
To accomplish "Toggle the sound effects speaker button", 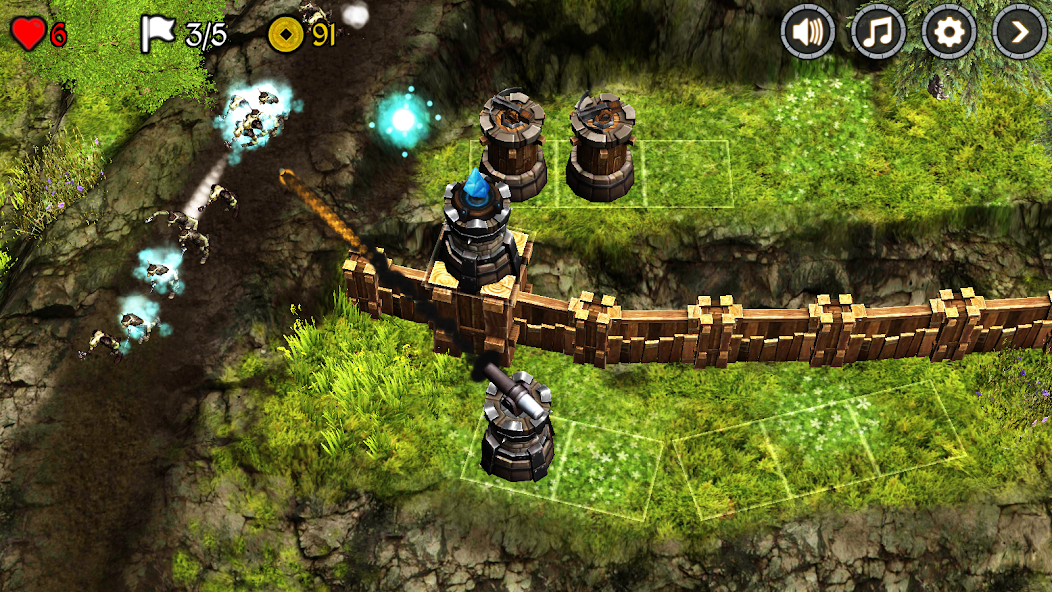I will click(x=807, y=33).
